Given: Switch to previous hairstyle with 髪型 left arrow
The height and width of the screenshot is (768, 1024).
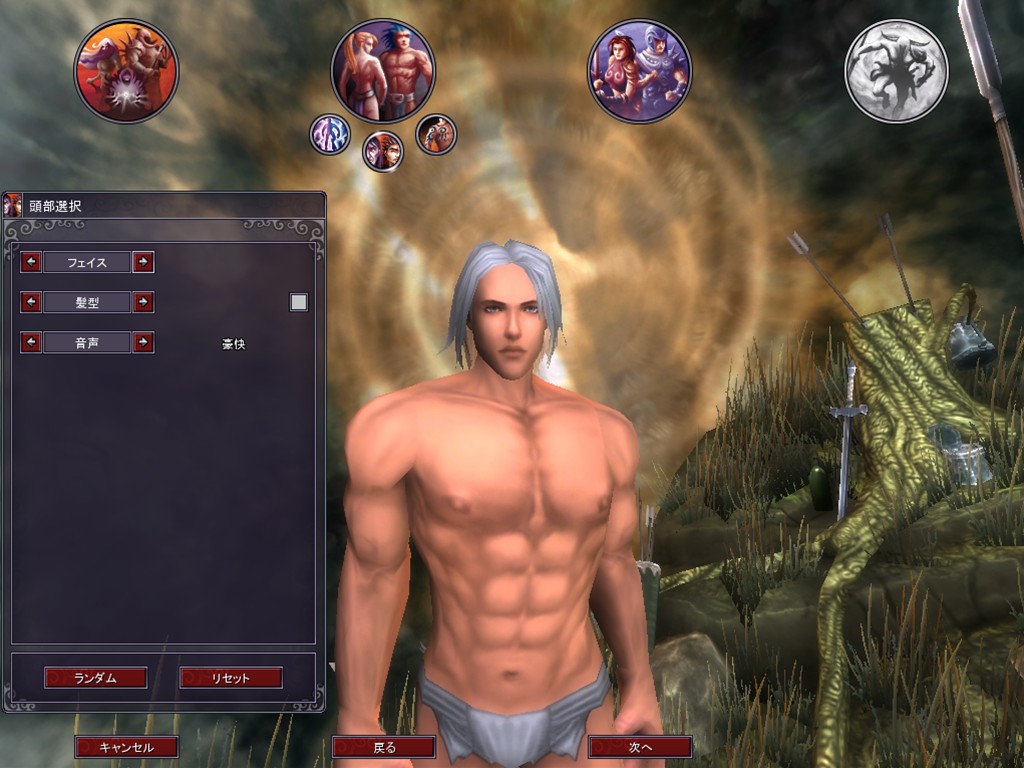Looking at the screenshot, I should pyautogui.click(x=31, y=302).
